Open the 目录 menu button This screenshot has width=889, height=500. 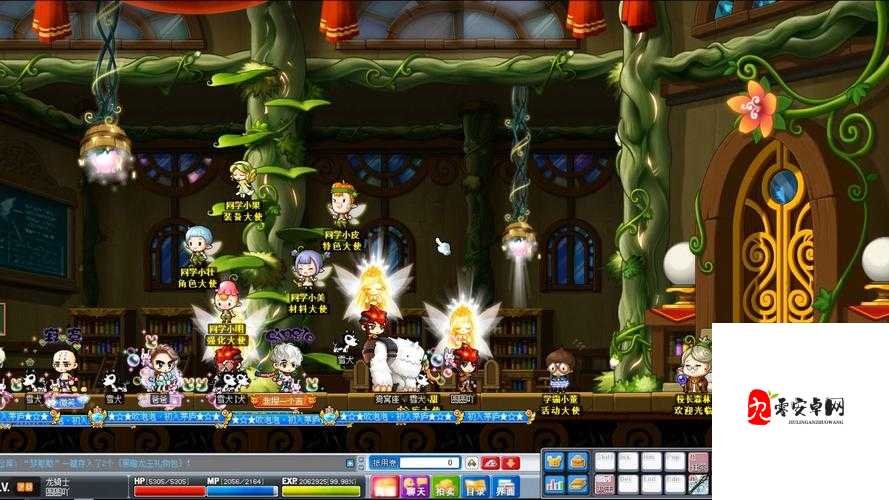475,487
